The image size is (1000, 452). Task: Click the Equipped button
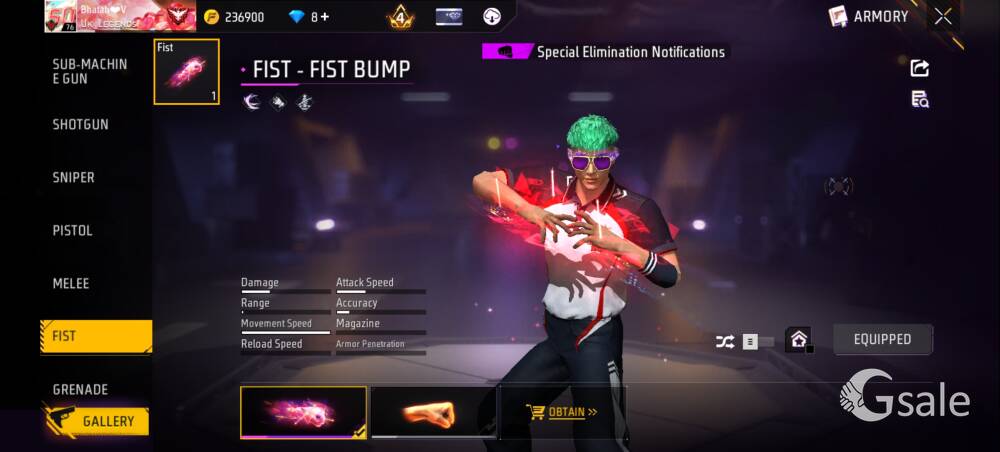point(882,339)
